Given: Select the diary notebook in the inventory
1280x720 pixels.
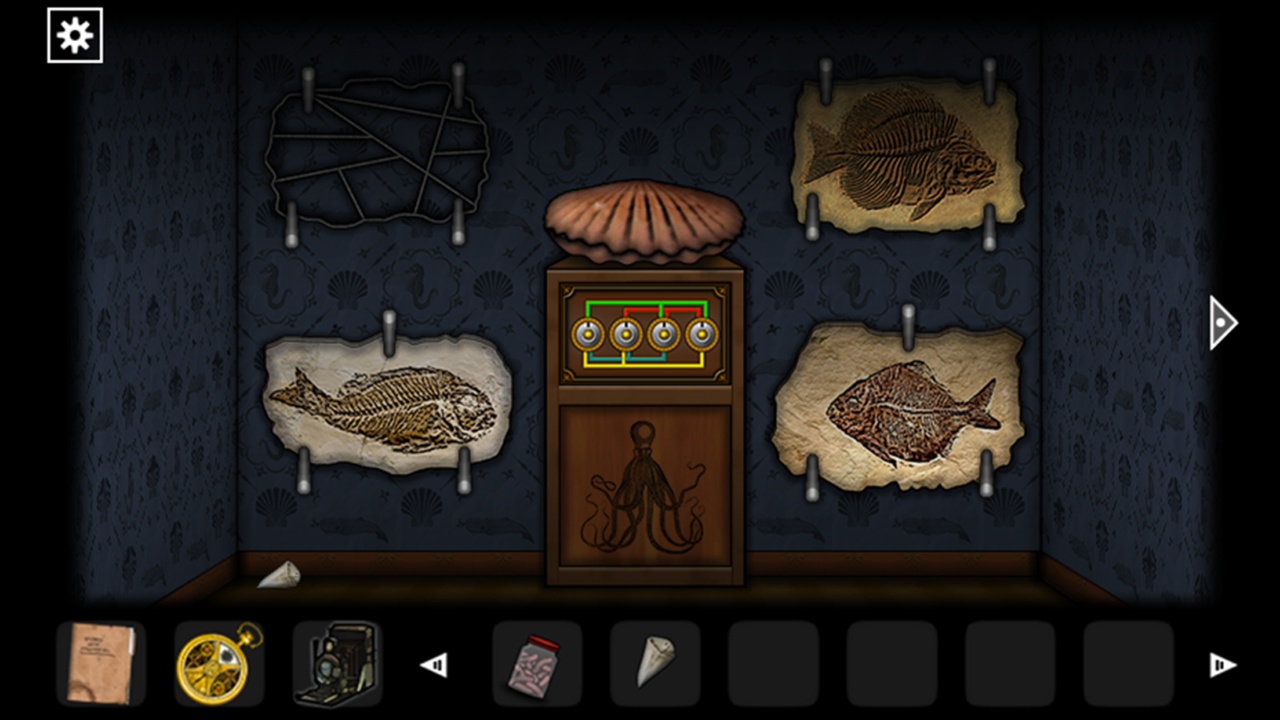Looking at the screenshot, I should 101,663.
